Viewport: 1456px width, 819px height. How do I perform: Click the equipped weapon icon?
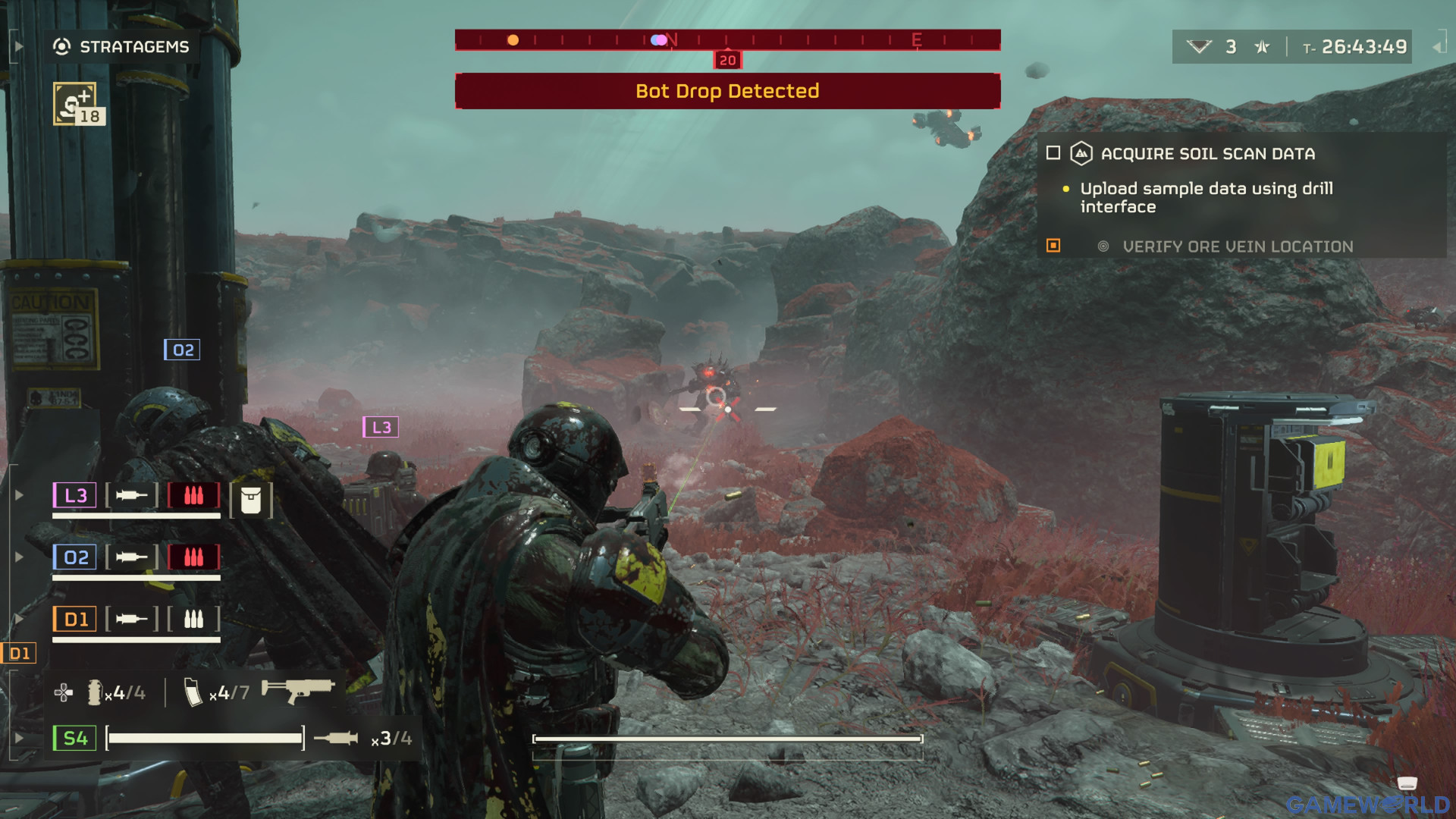click(x=298, y=689)
